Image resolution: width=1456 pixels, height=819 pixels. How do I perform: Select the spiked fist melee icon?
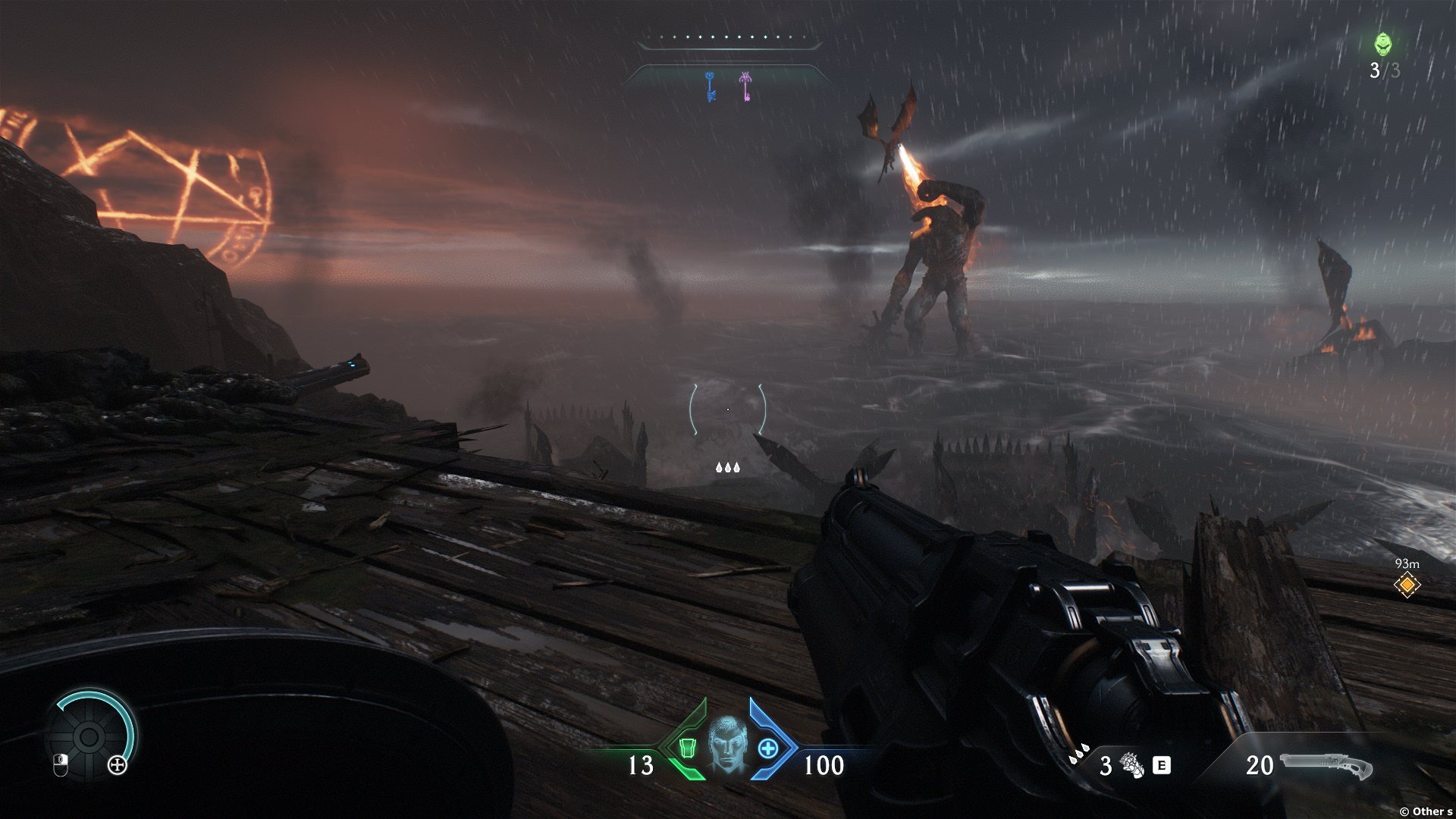pos(1132,765)
